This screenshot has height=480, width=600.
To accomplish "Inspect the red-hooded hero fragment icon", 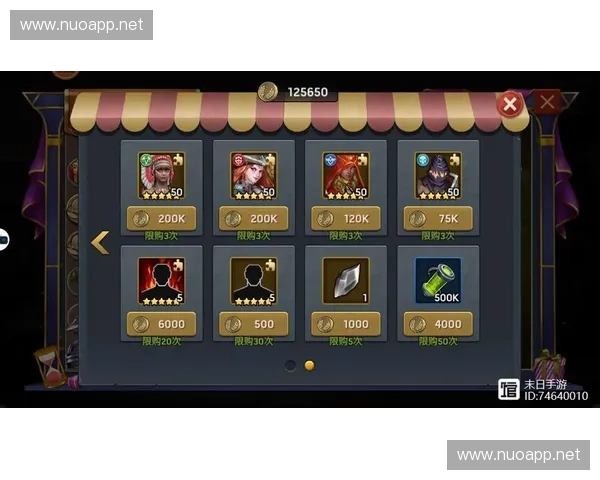I will coord(346,175).
